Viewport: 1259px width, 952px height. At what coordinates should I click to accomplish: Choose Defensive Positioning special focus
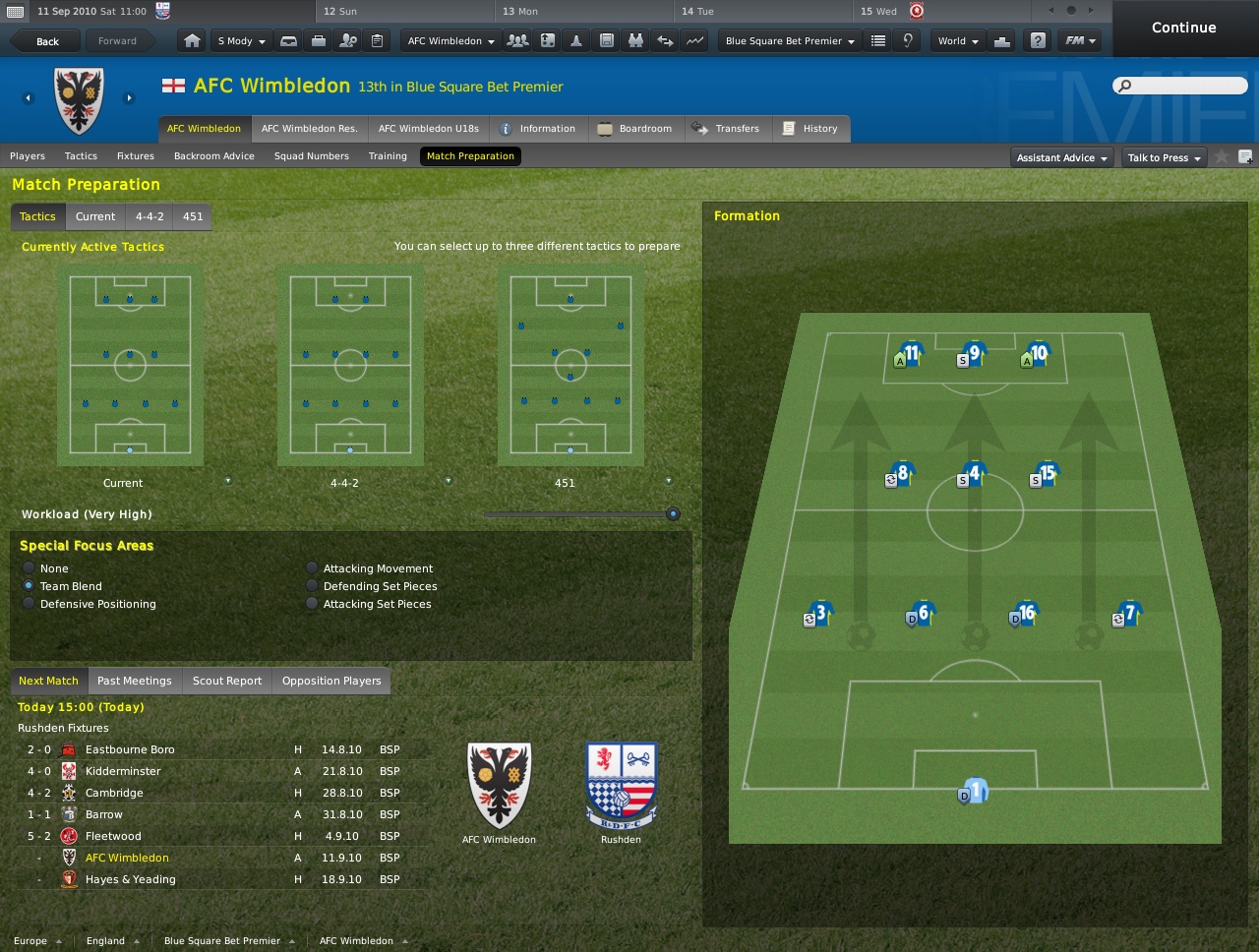tap(27, 604)
